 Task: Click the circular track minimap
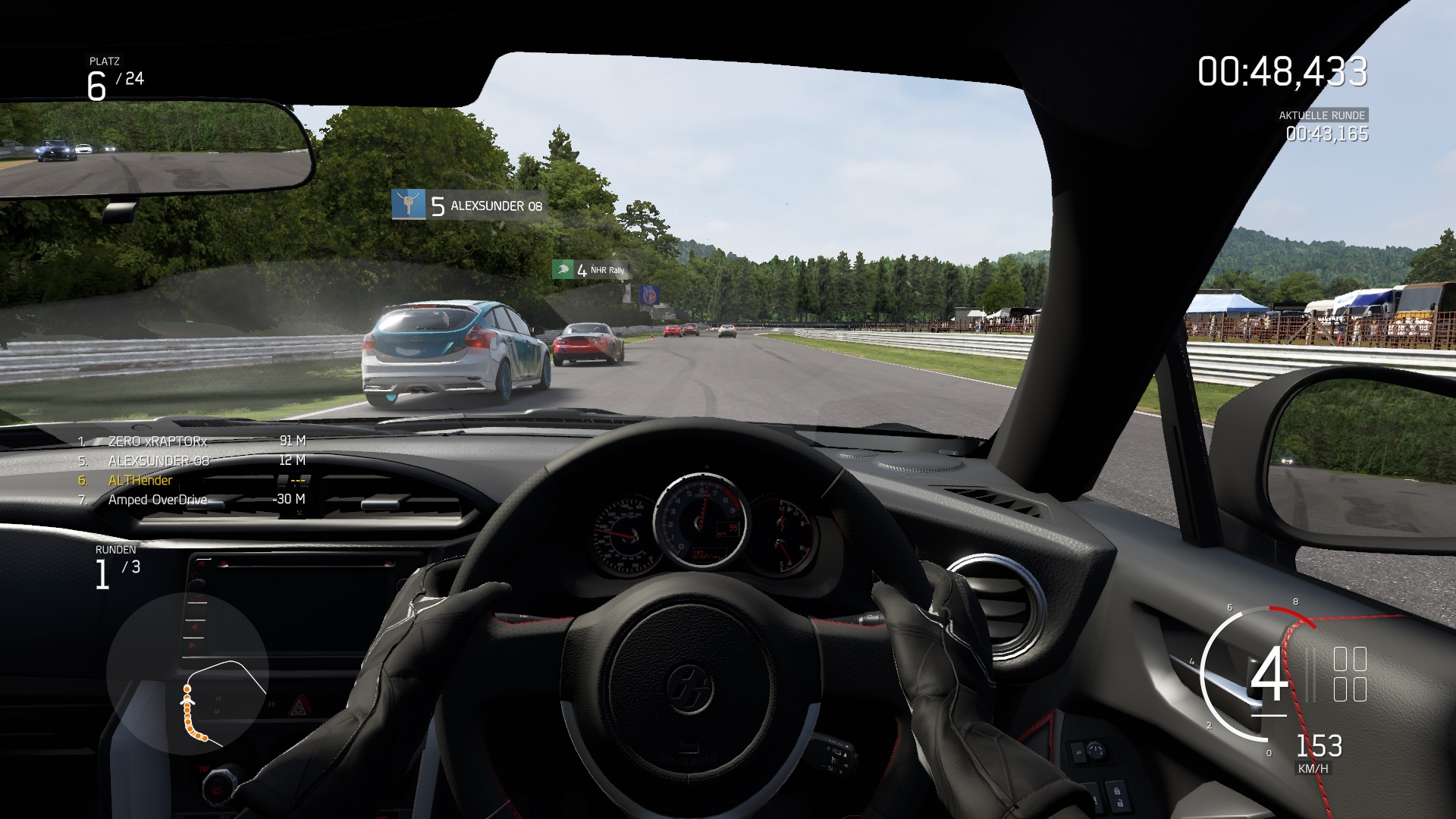[x=187, y=673]
